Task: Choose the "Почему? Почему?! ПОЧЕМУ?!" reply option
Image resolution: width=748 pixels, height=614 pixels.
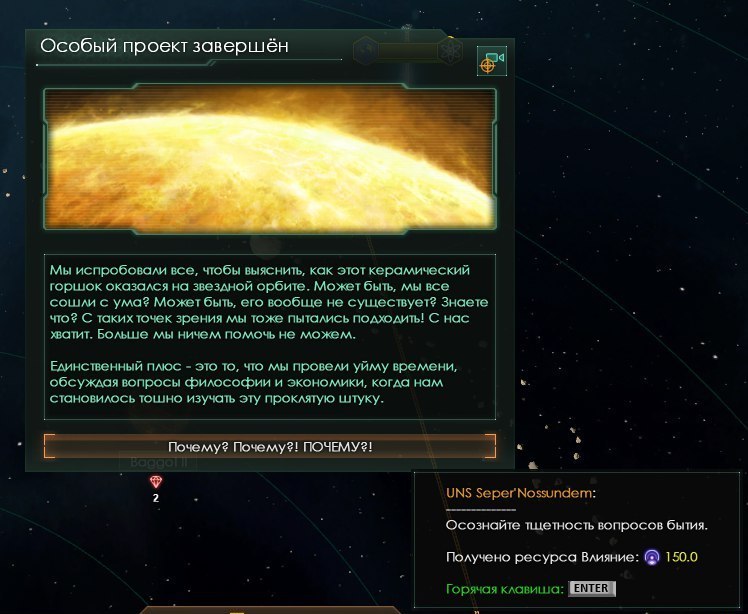Action: (270, 446)
